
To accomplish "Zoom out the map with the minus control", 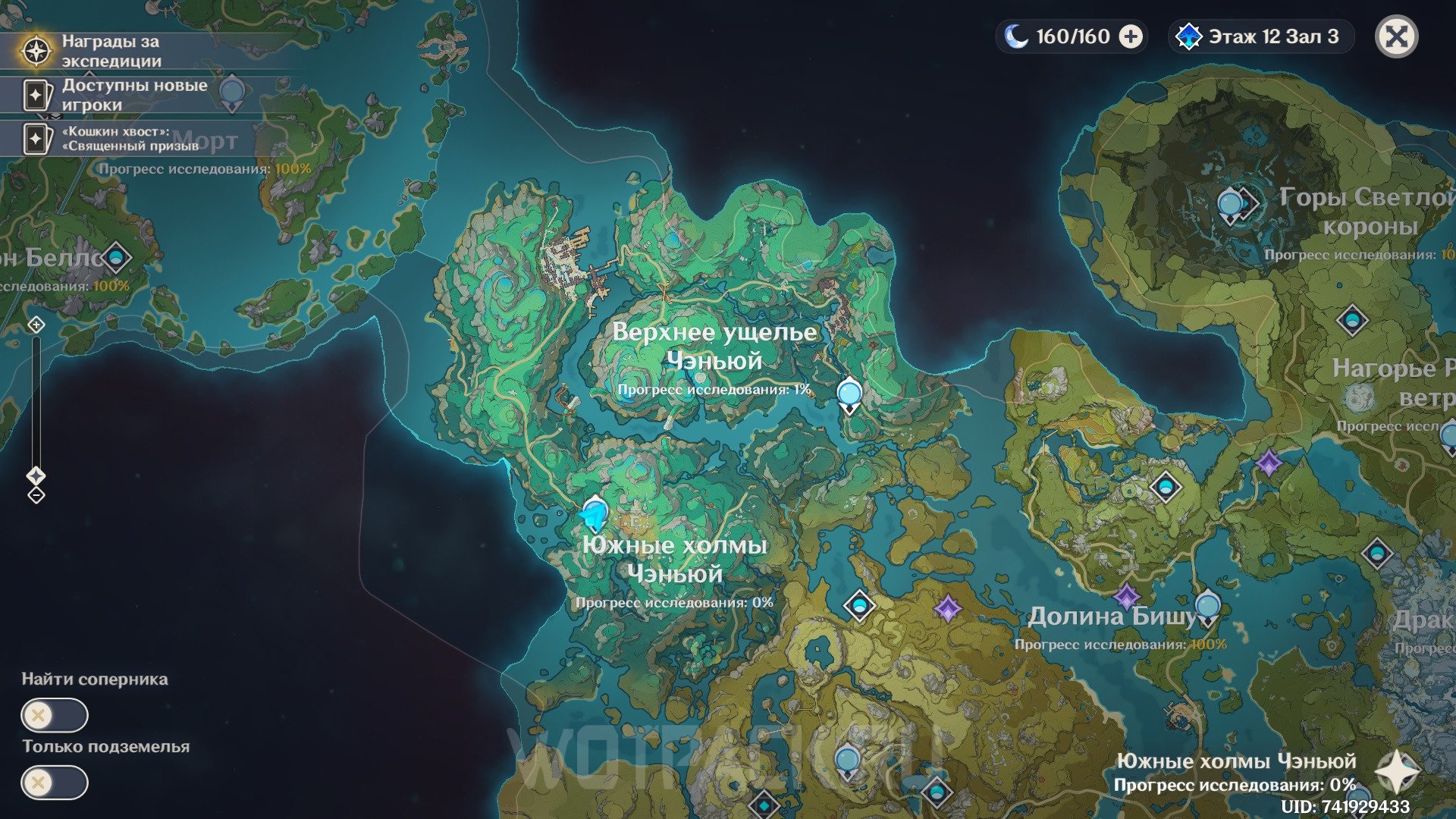I will click(36, 495).
